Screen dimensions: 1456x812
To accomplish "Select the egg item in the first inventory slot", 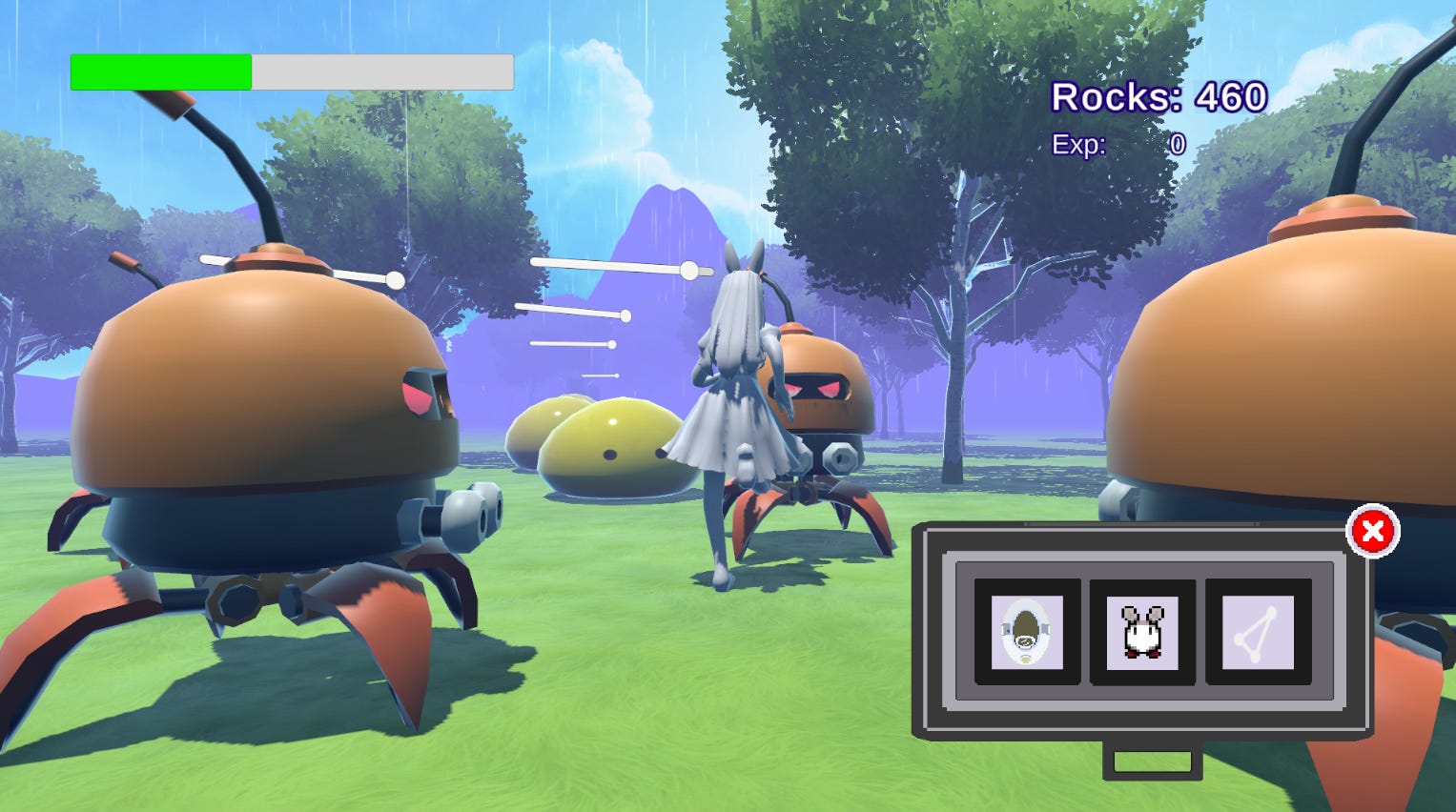I will coord(1027,633).
